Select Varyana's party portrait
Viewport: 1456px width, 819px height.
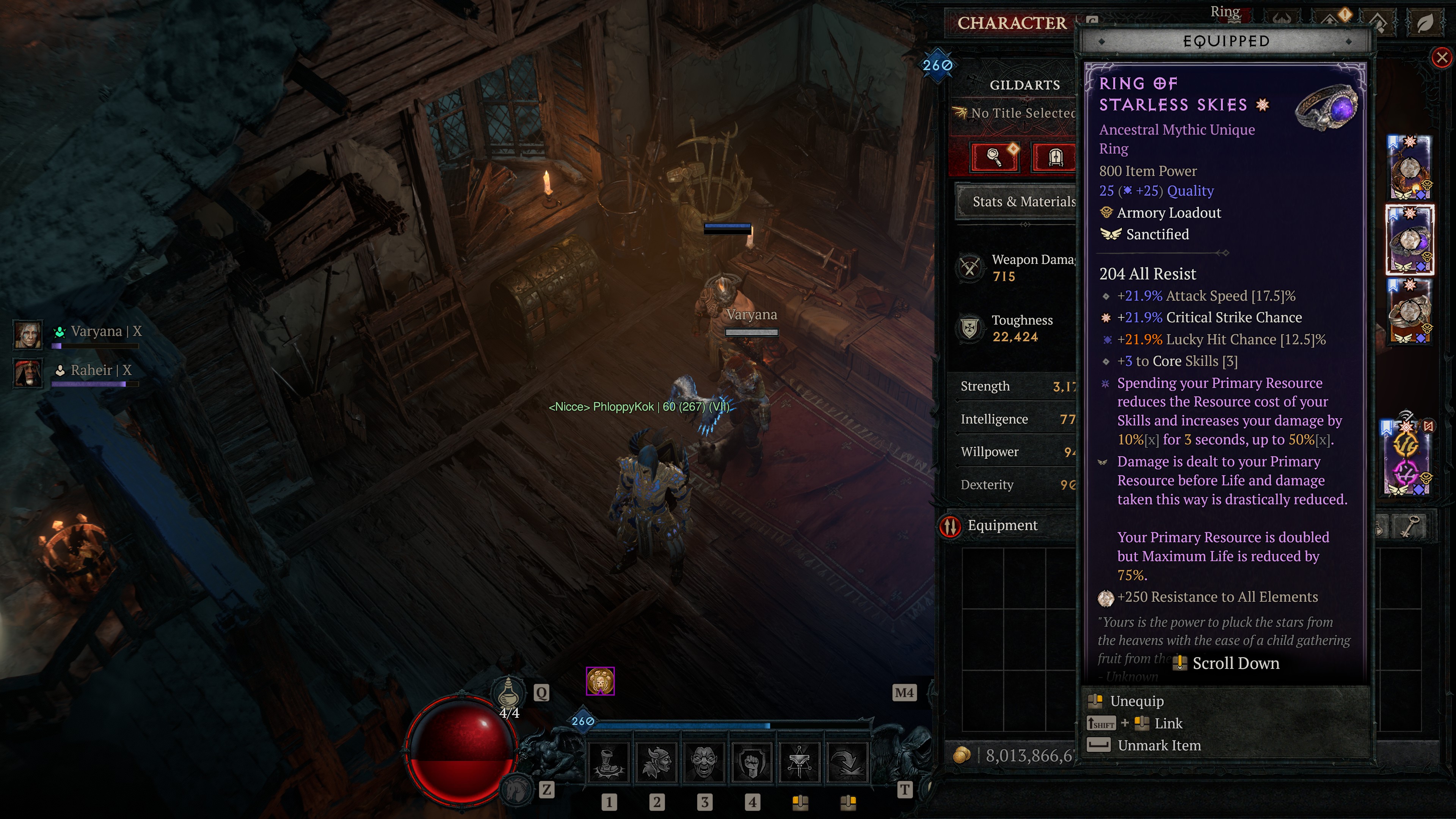tap(27, 334)
